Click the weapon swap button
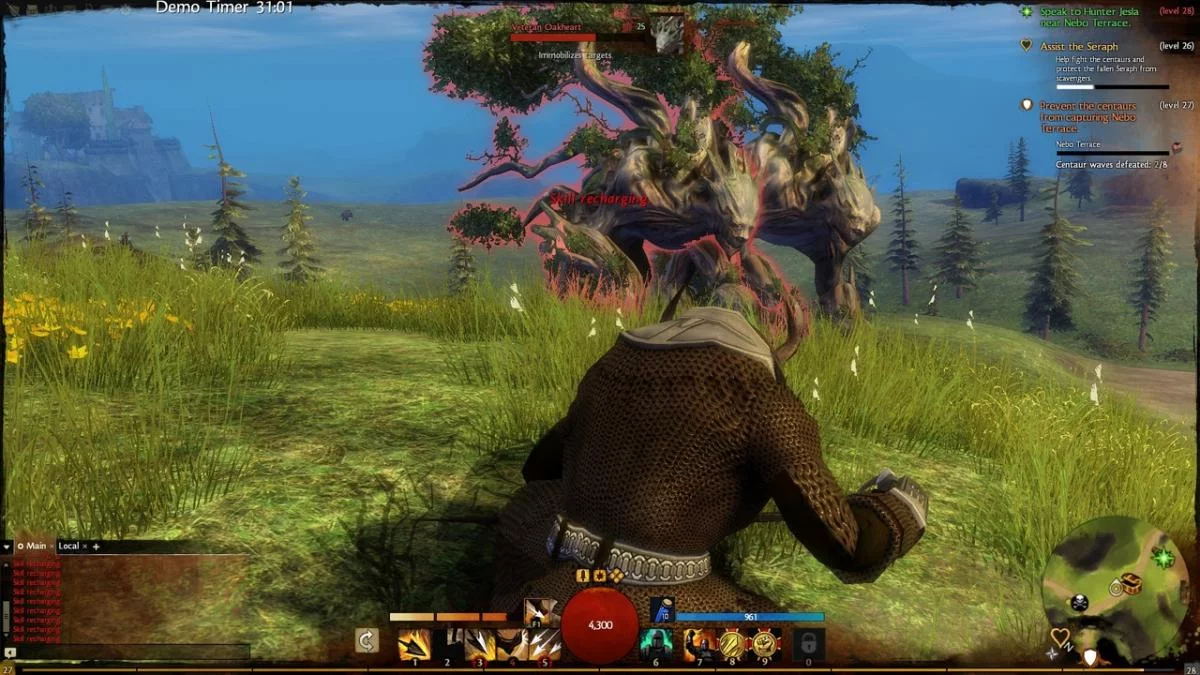The image size is (1200, 675). coord(367,641)
